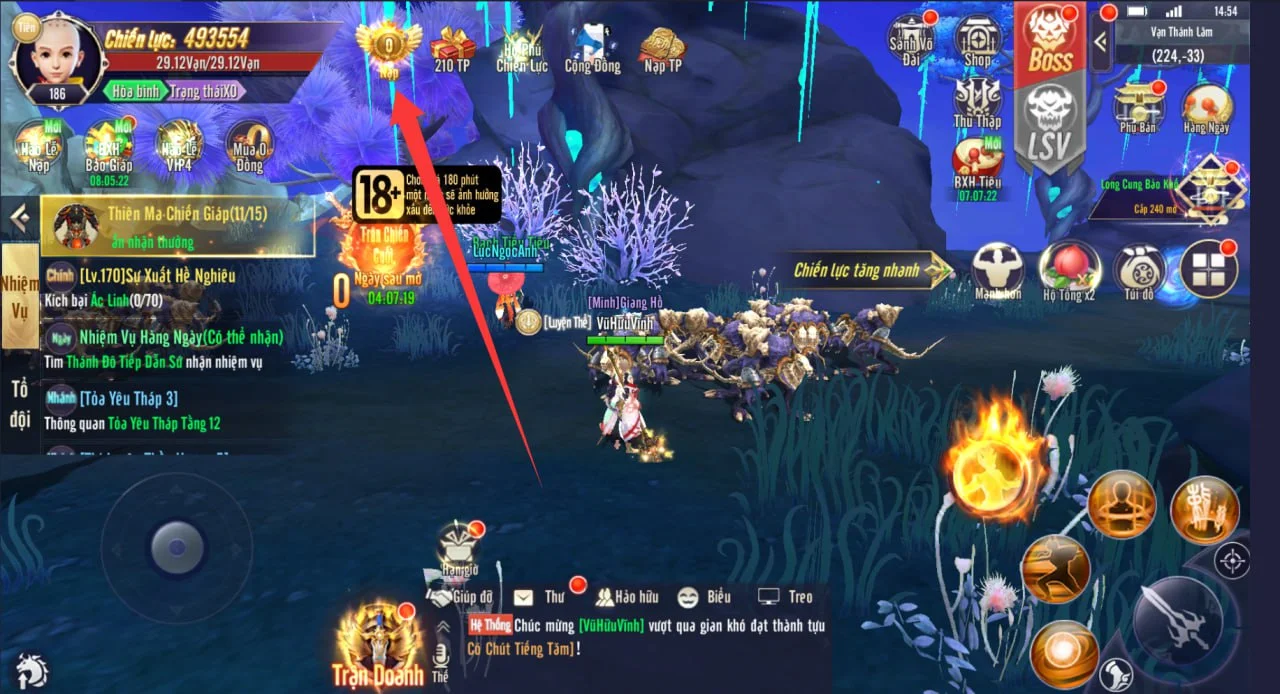
Task: Open the Shop
Action: click(x=977, y=41)
